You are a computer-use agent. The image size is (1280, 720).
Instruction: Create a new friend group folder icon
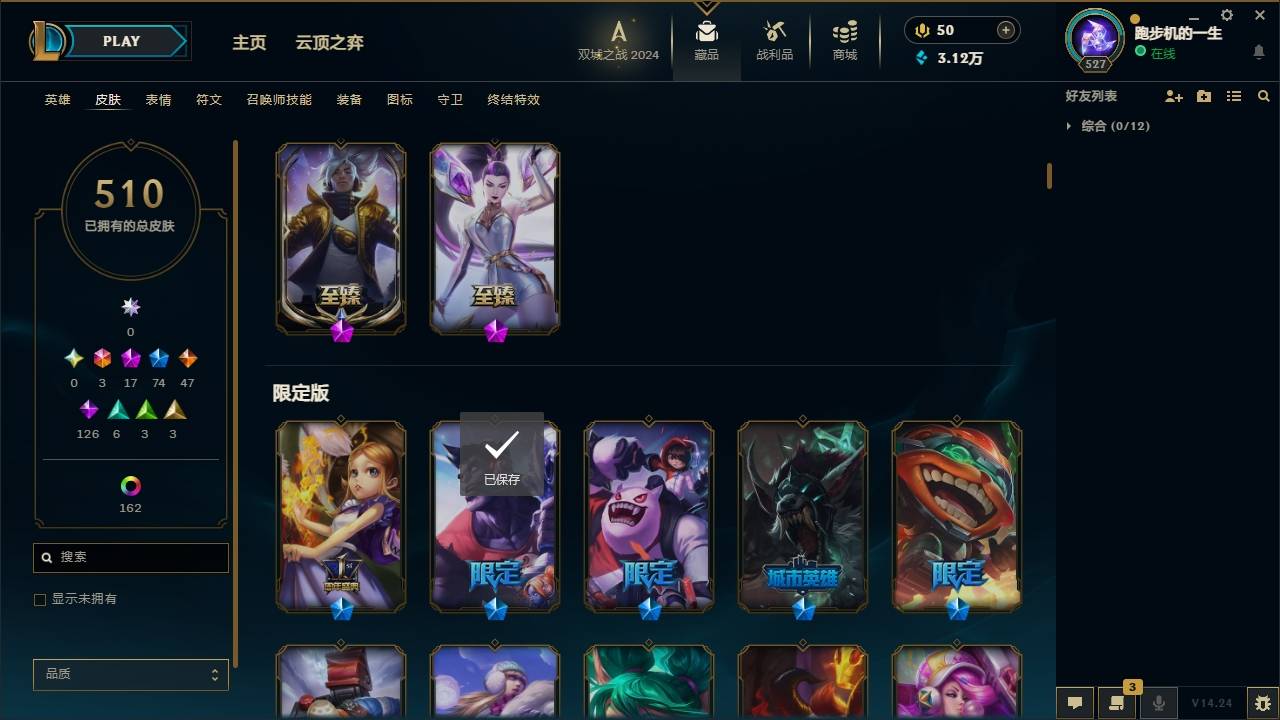point(1204,96)
